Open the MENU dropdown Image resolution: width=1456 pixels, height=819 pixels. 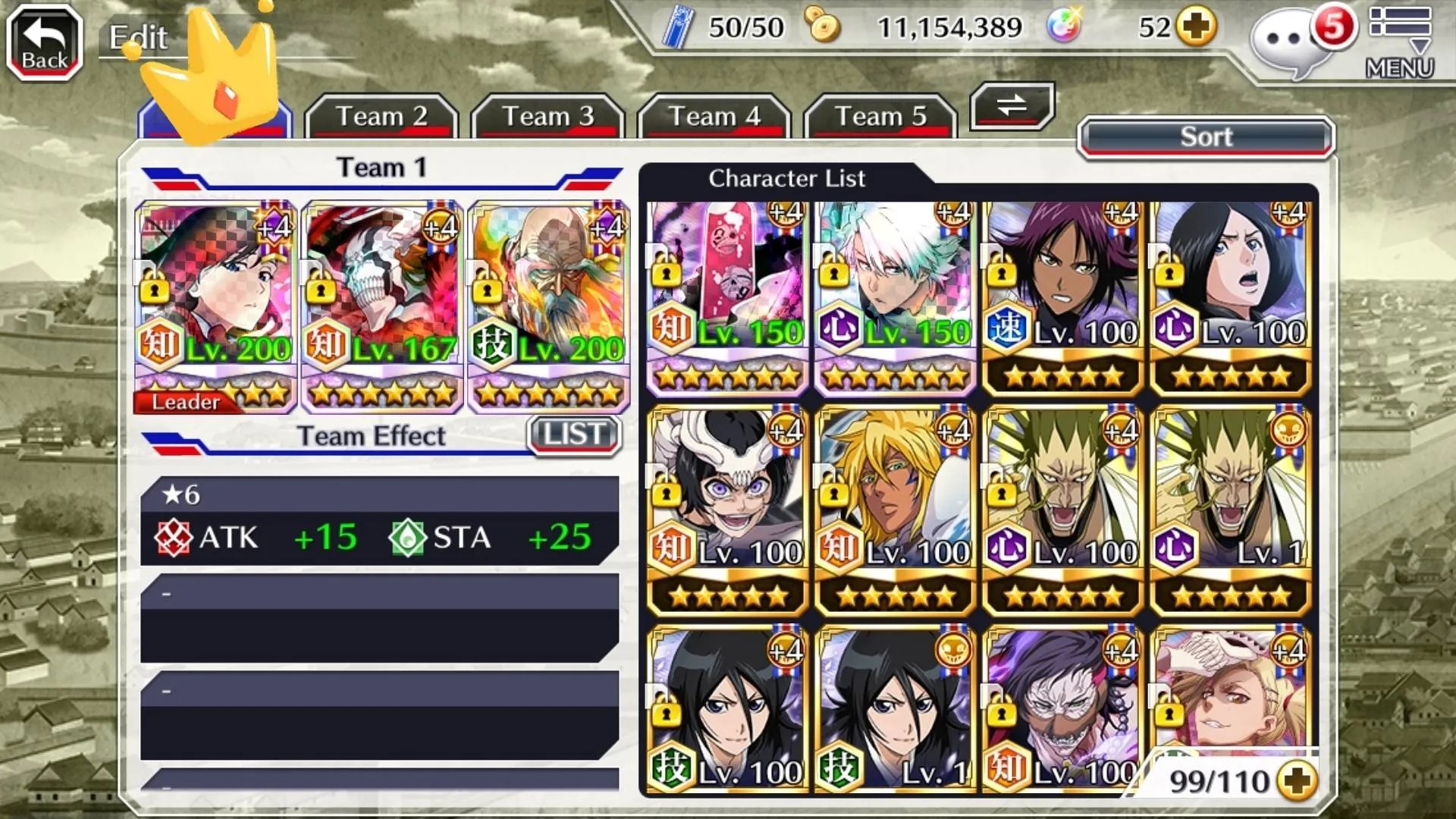click(x=1400, y=42)
